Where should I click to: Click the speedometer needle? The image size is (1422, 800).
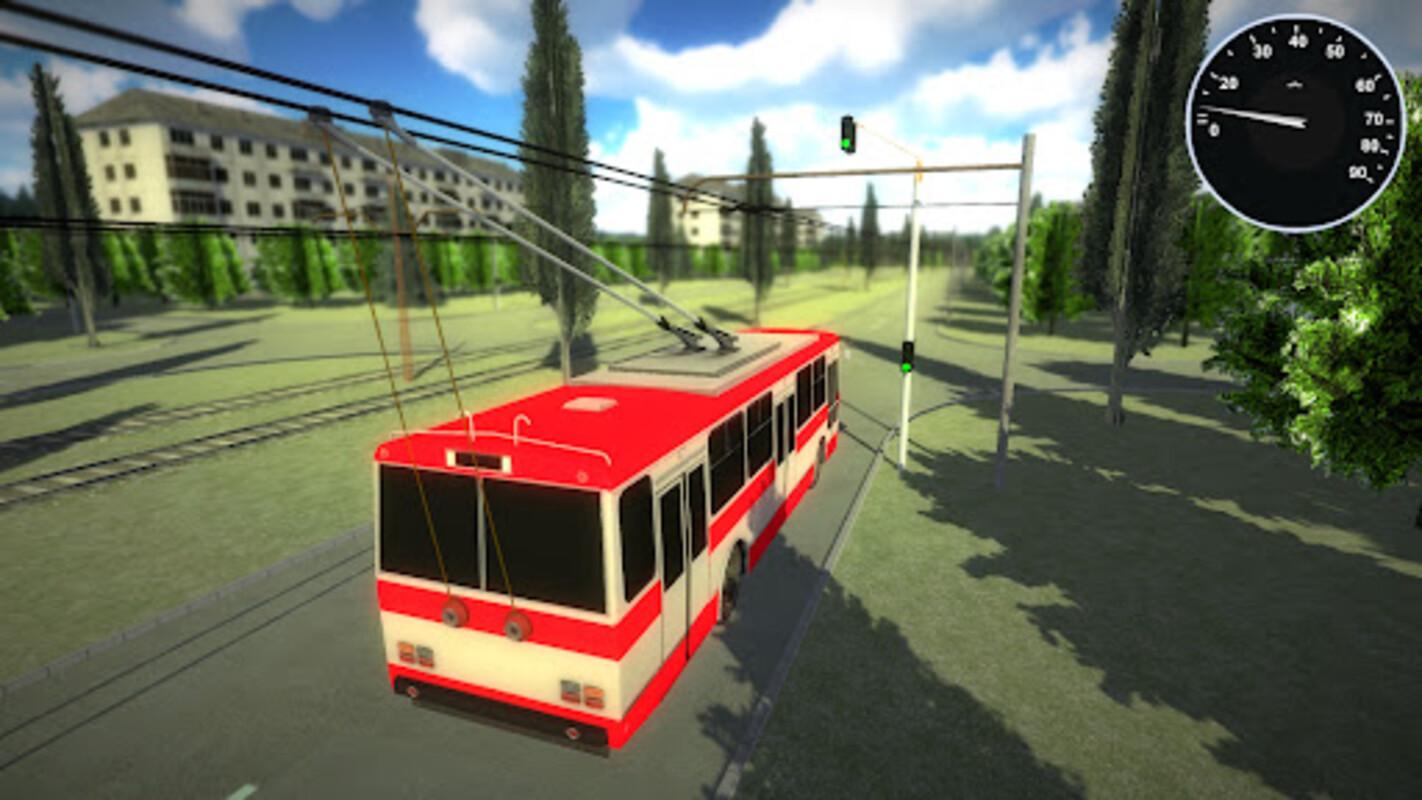point(1255,114)
